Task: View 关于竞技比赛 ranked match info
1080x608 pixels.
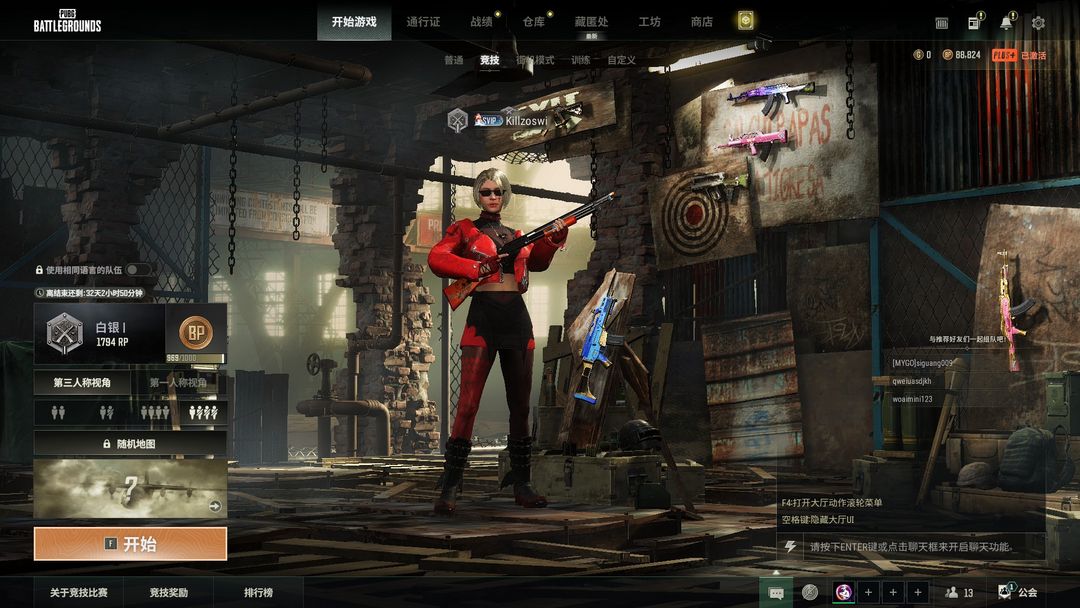Action: click(79, 593)
